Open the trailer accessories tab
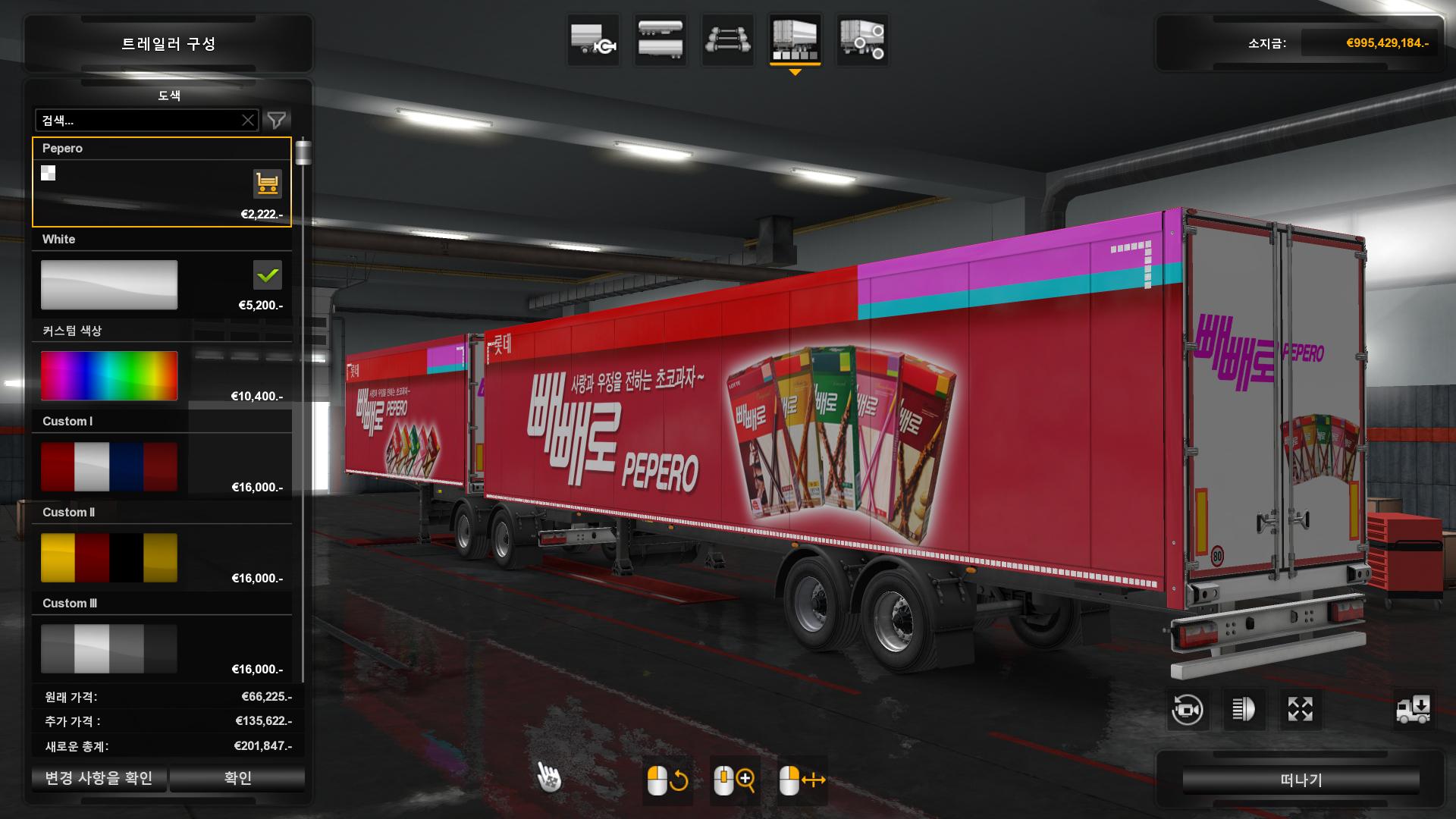The image size is (1456, 819). point(862,39)
